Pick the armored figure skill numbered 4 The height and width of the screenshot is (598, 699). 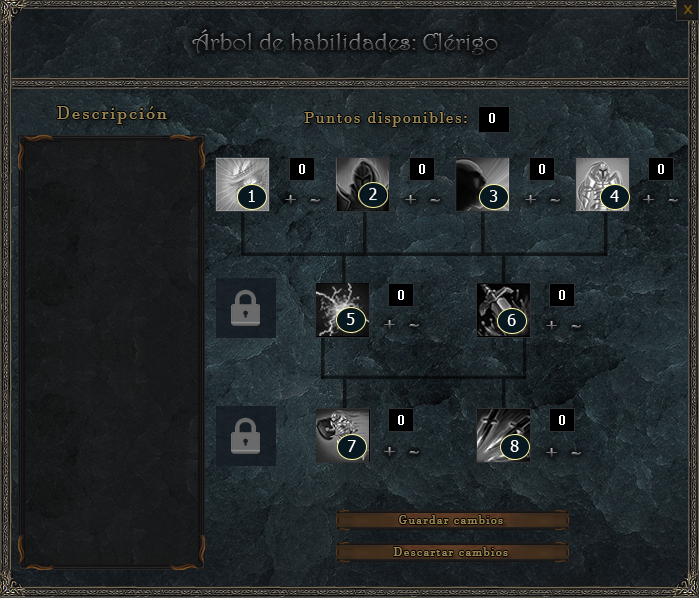pyautogui.click(x=603, y=184)
